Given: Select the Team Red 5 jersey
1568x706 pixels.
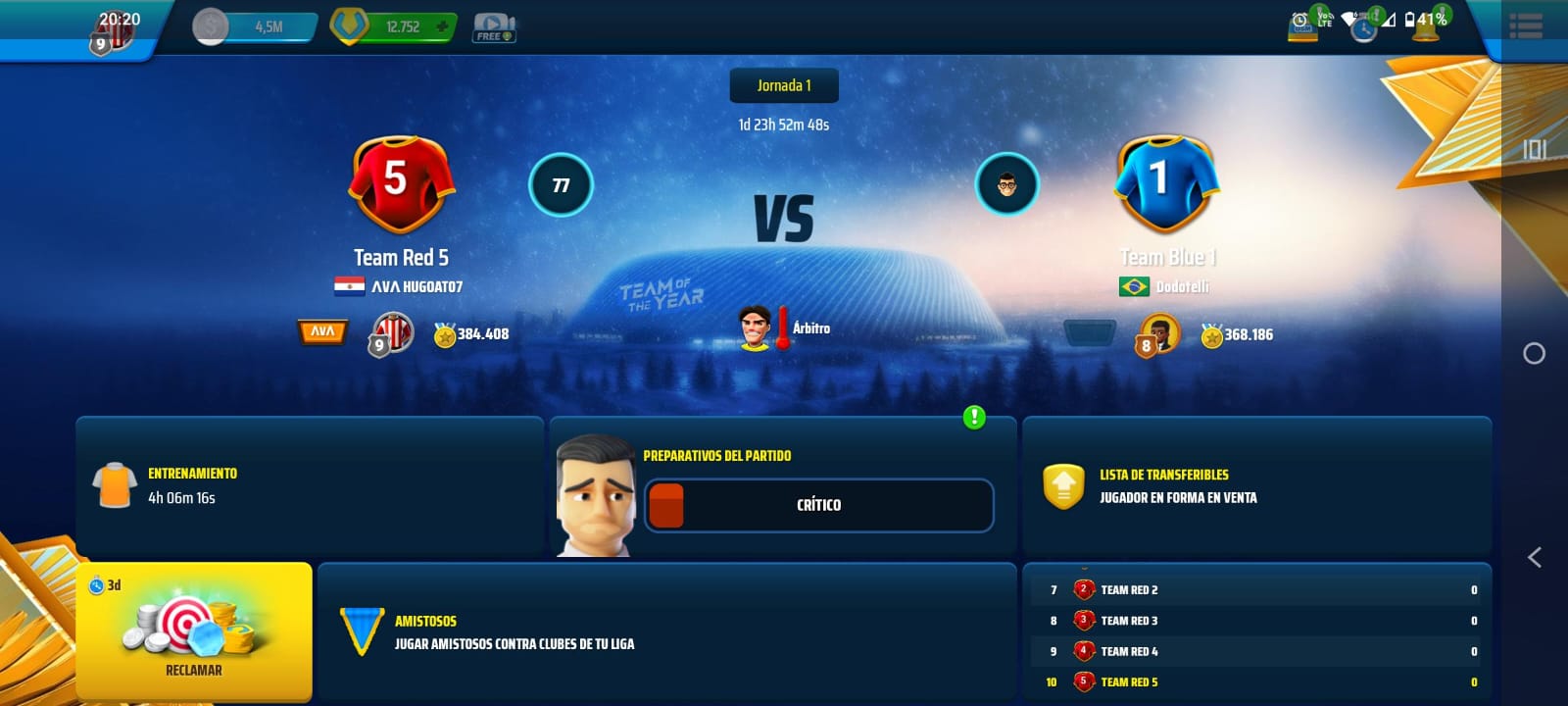Looking at the screenshot, I should 402,184.
